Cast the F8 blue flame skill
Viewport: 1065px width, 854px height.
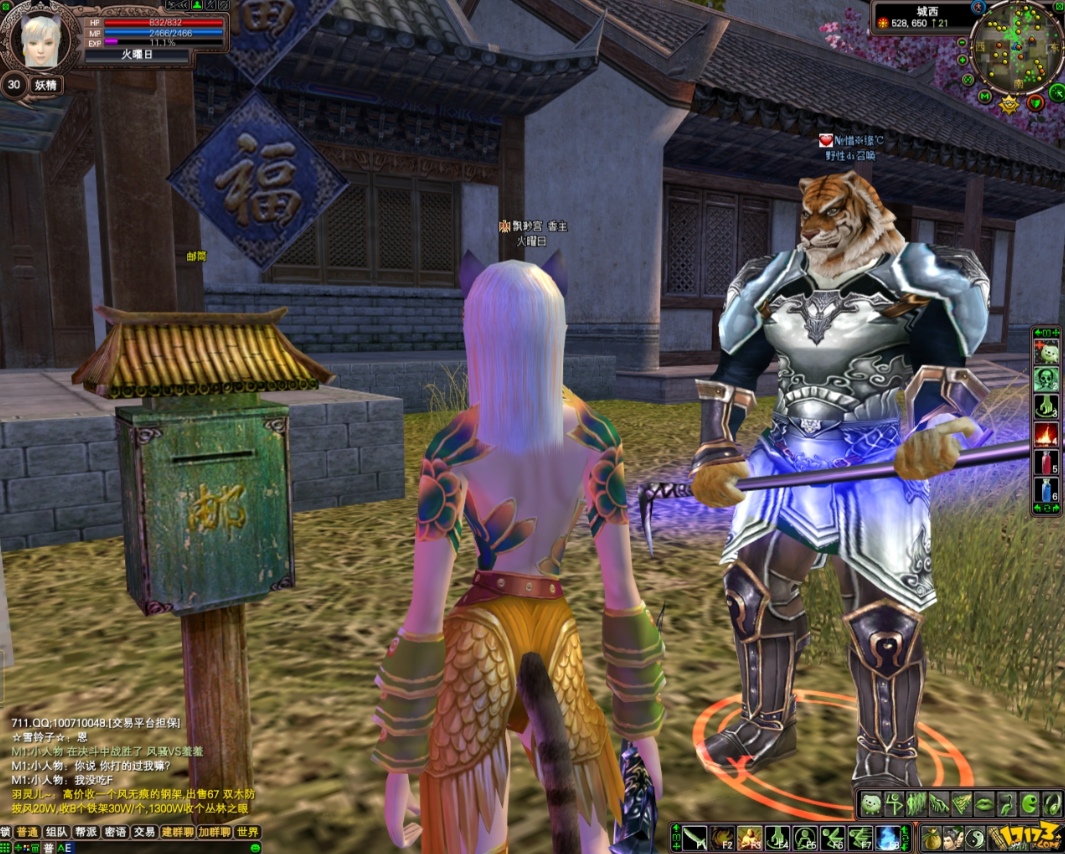pos(887,838)
